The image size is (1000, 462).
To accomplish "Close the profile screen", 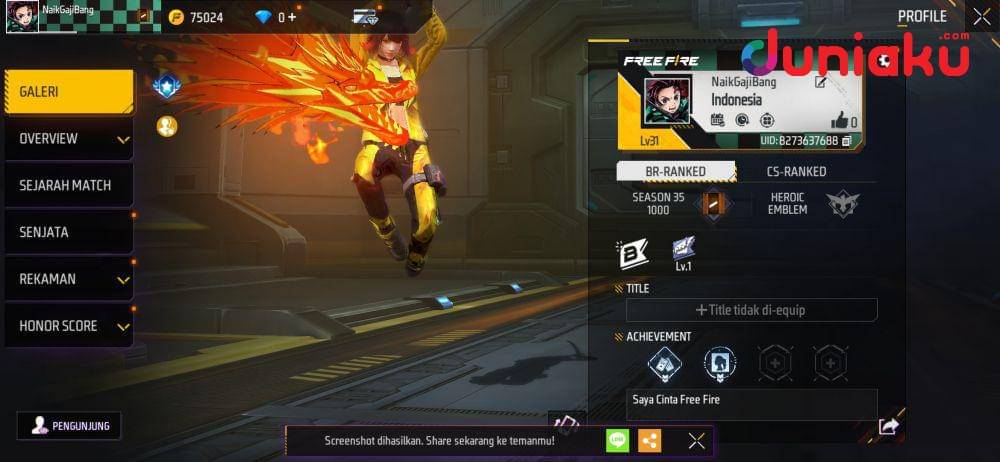I will point(980,16).
